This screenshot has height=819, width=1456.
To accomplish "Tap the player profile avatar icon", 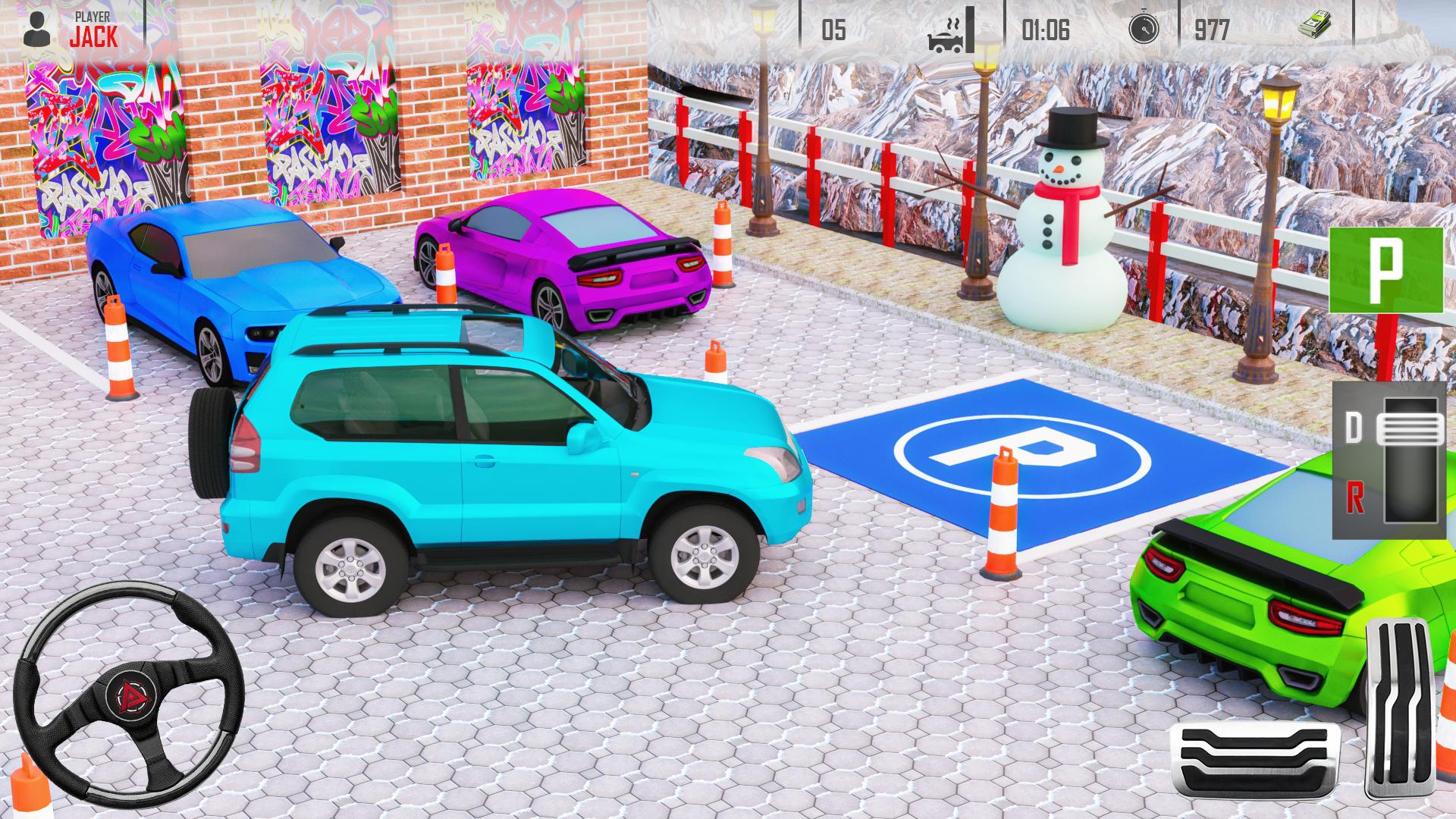I will (x=36, y=27).
